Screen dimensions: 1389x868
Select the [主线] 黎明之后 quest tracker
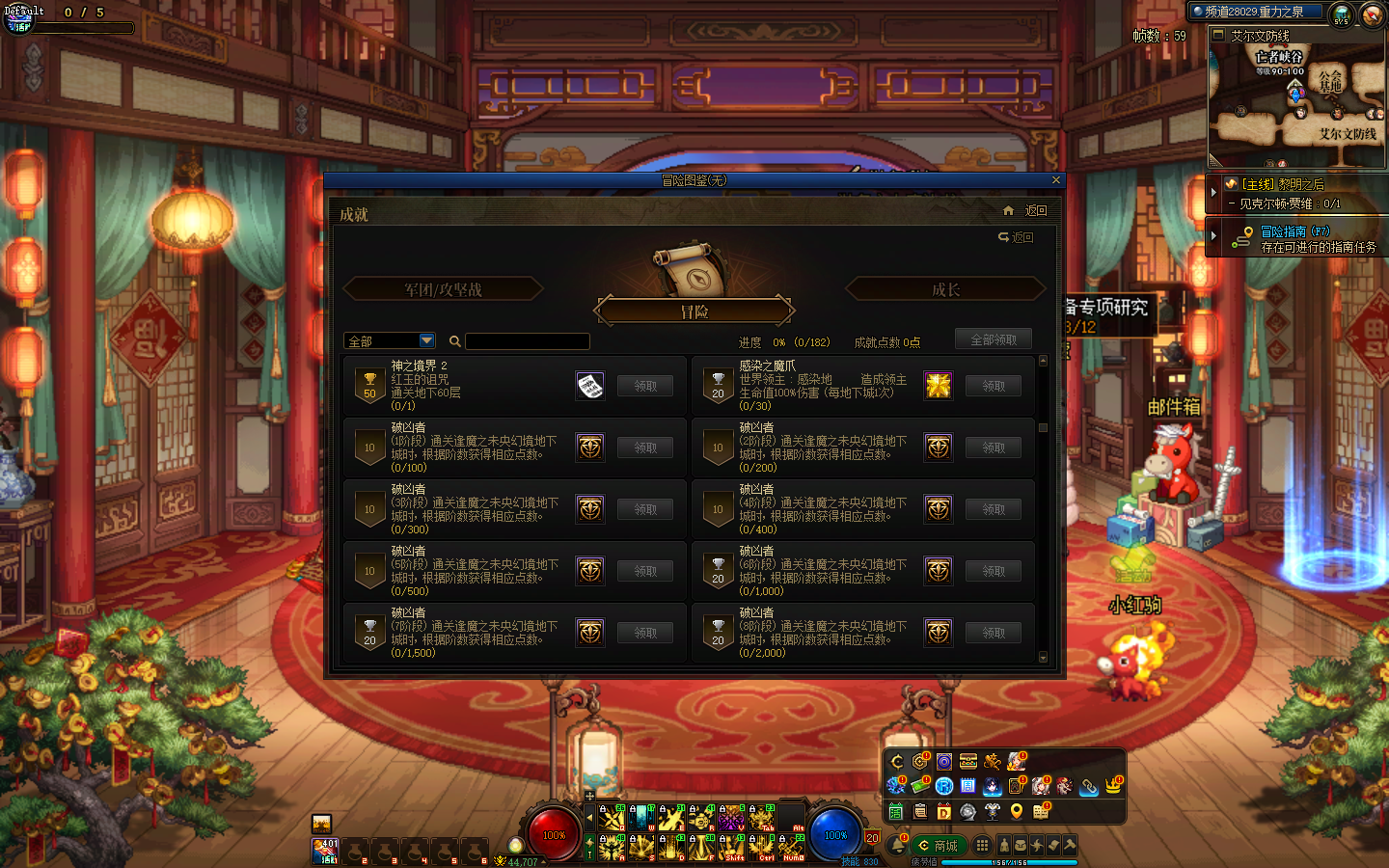pyautogui.click(x=1283, y=184)
